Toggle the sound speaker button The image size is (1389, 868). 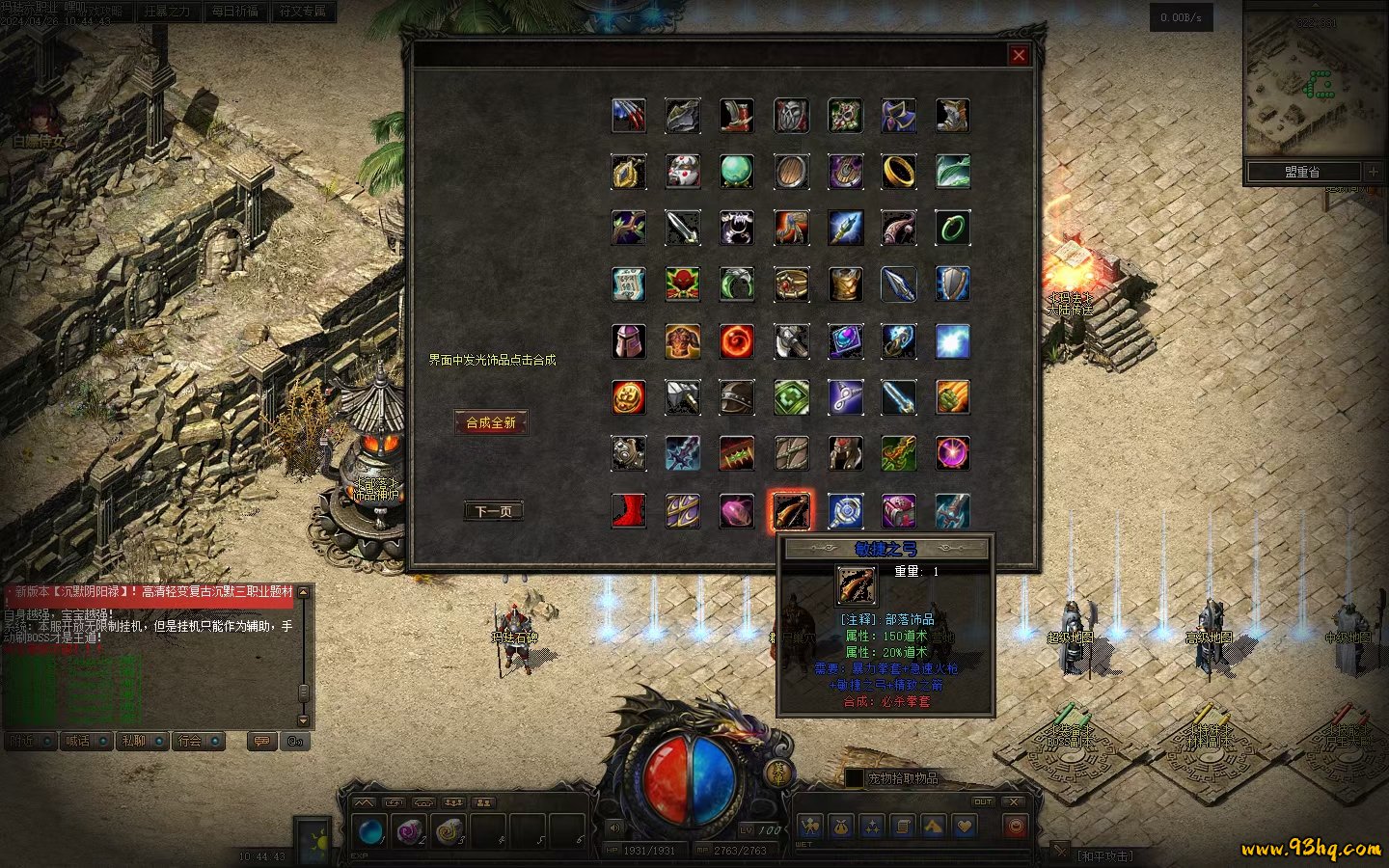[x=614, y=827]
